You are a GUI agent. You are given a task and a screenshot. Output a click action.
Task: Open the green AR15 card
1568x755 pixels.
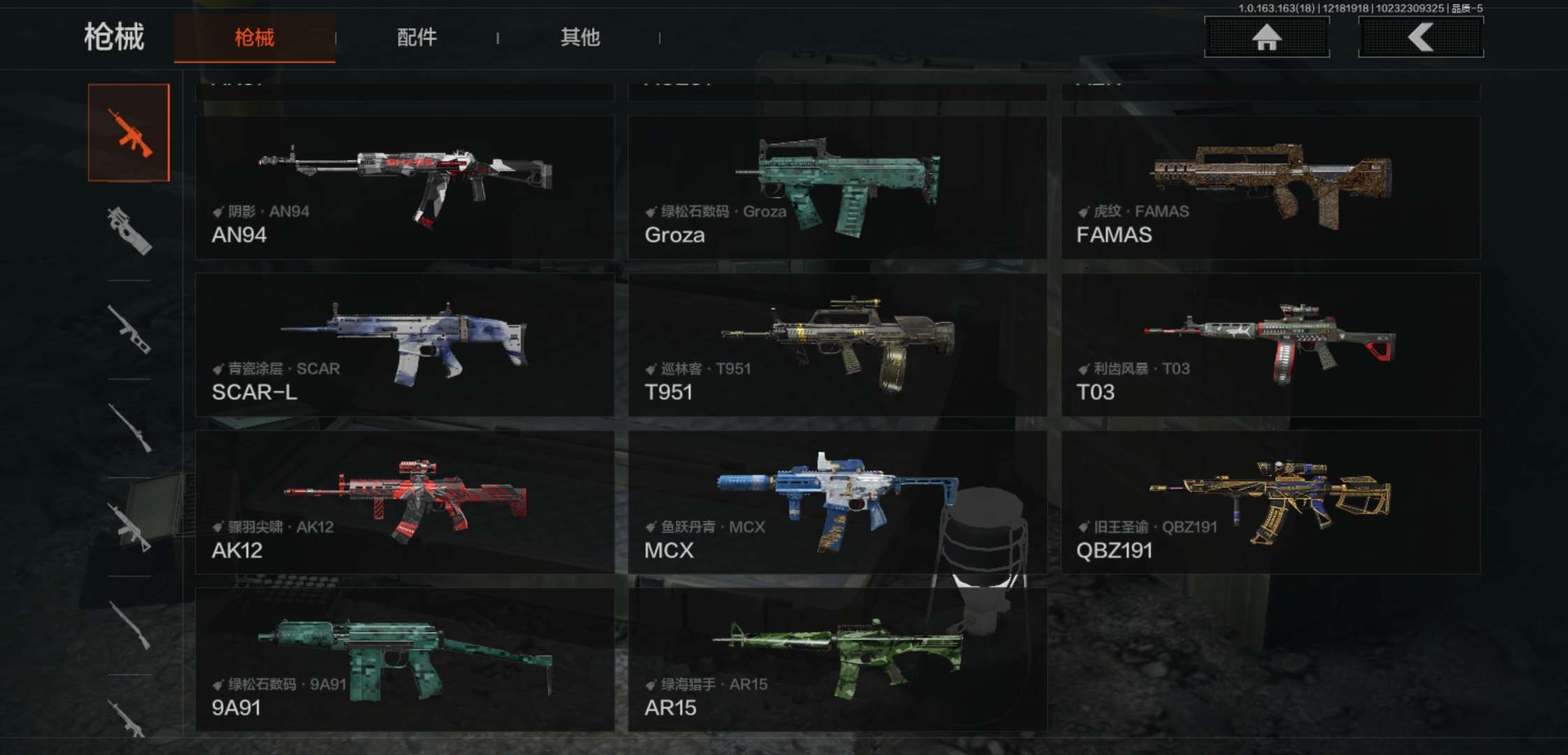click(837, 659)
